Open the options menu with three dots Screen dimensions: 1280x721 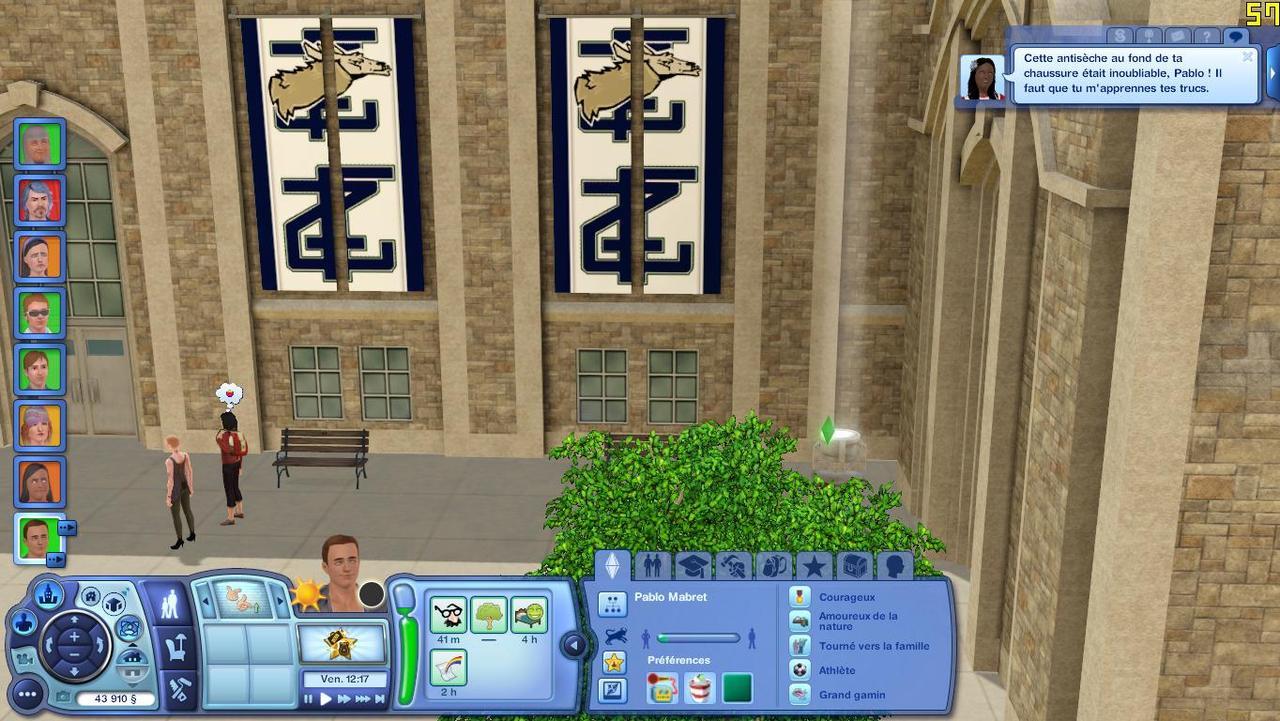point(26,693)
